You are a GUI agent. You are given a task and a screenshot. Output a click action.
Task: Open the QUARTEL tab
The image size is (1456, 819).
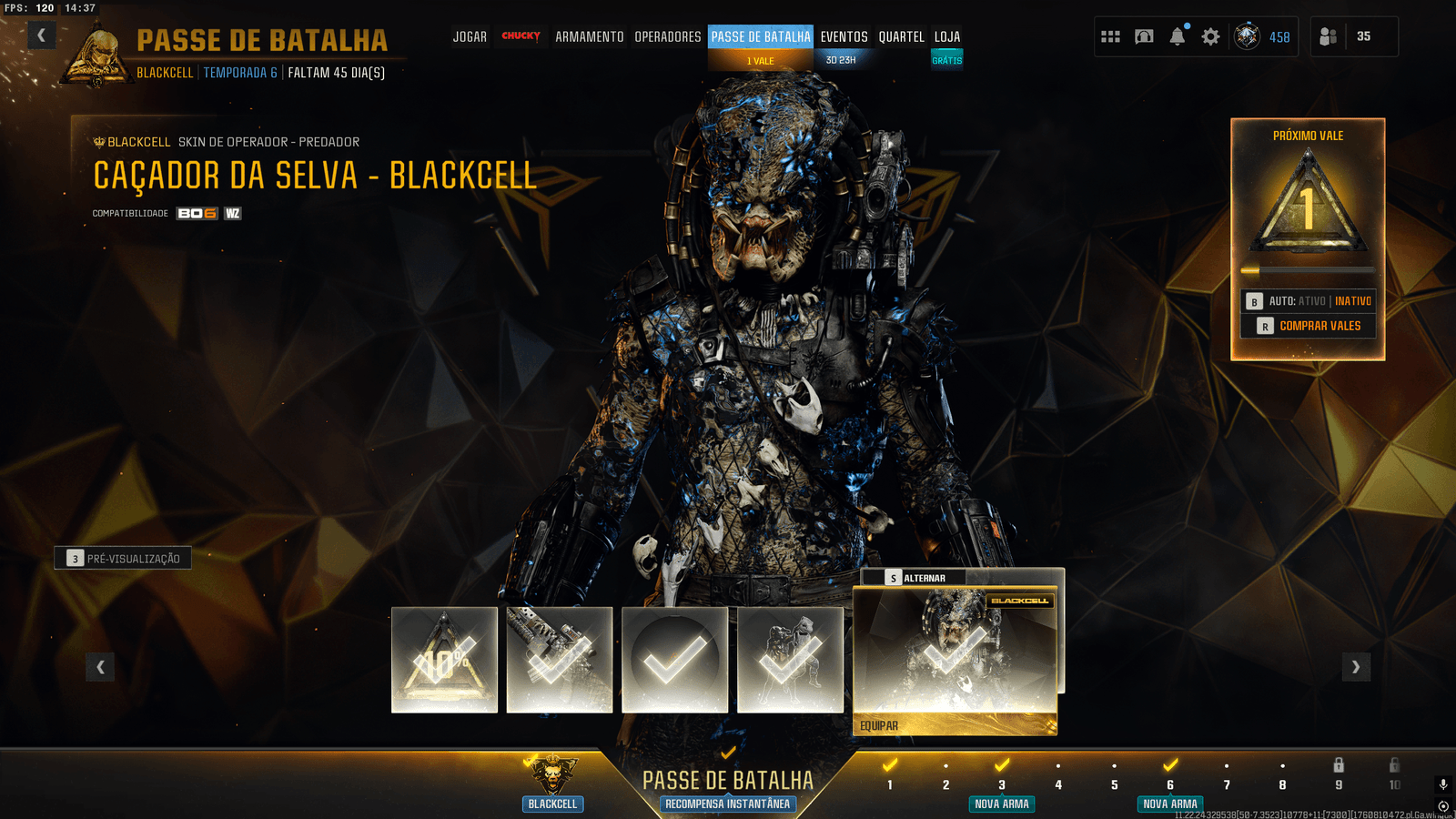click(901, 37)
